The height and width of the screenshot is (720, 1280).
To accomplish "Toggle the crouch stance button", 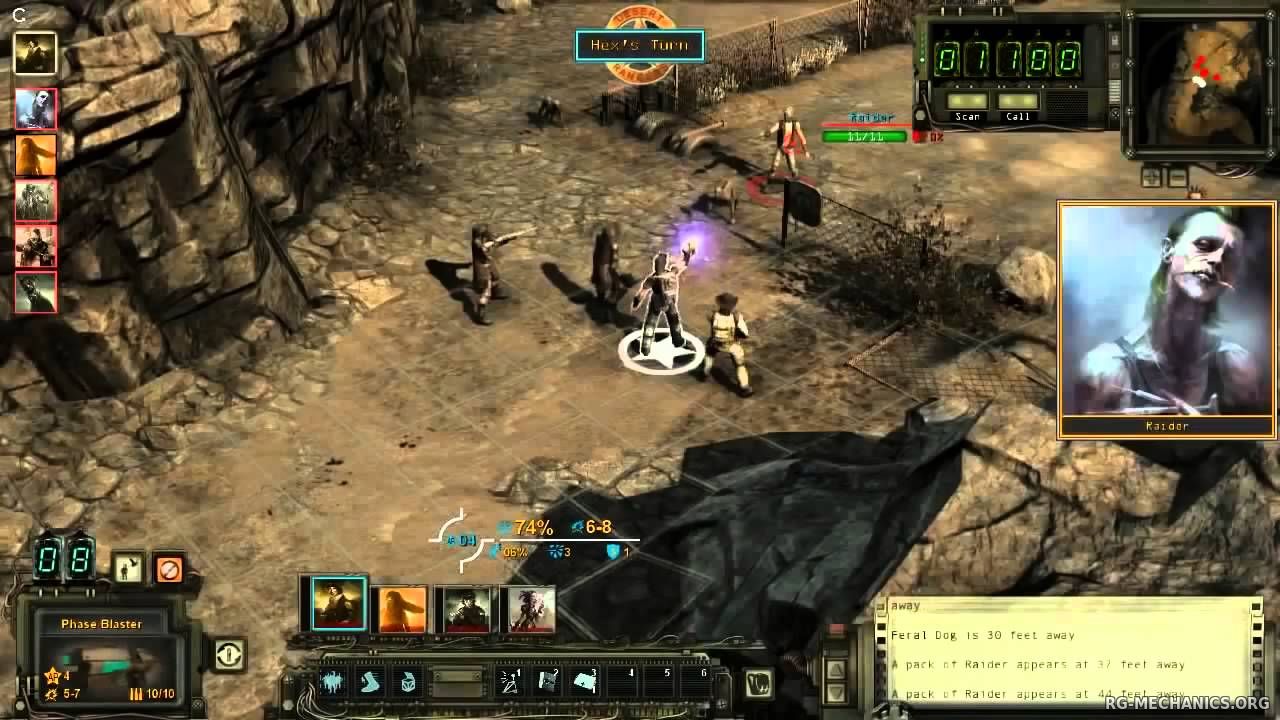I will 128,569.
